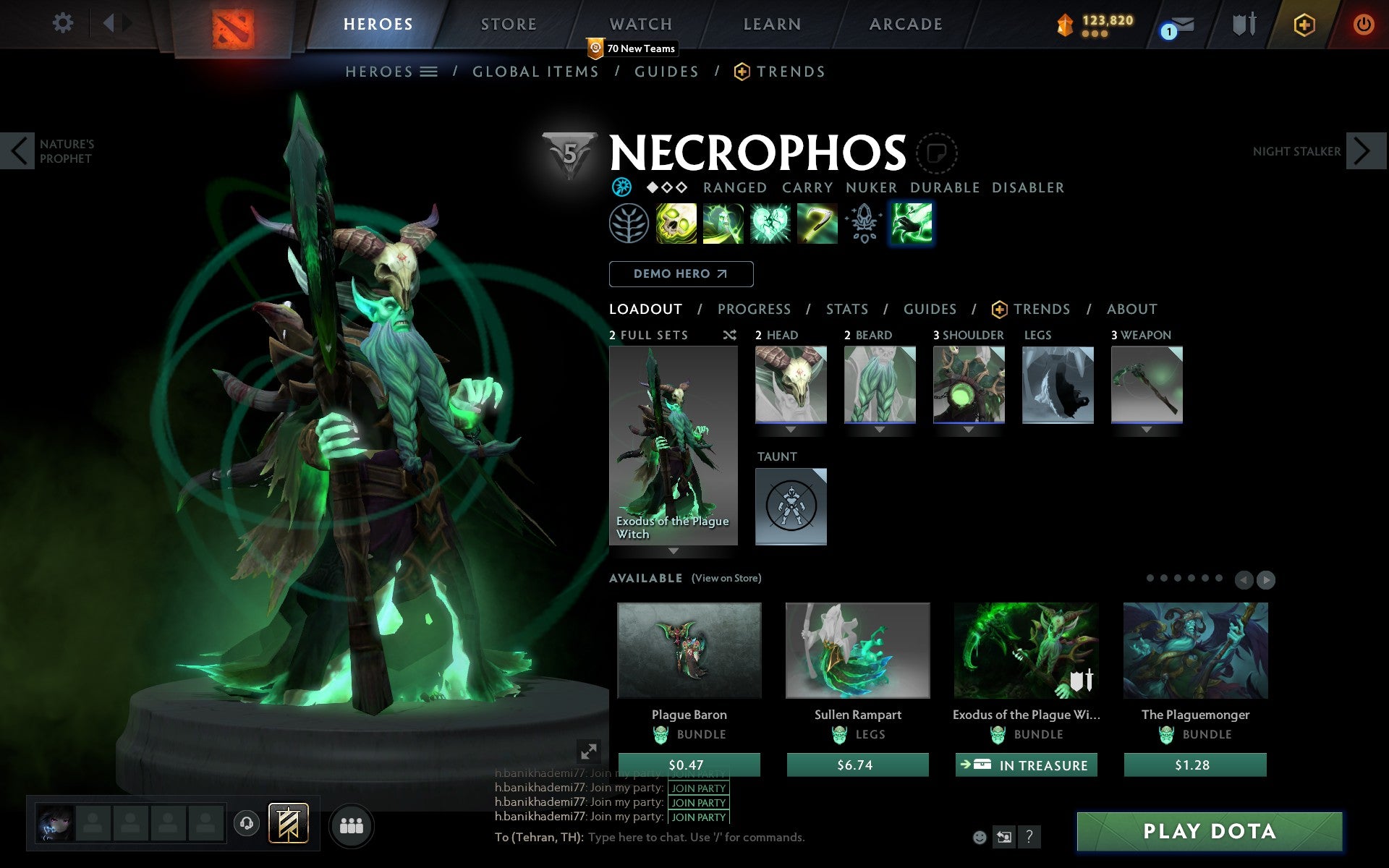Expand the previous hero arrow for Nature's Prophet
This screenshot has height=868, width=1389.
click(x=17, y=150)
